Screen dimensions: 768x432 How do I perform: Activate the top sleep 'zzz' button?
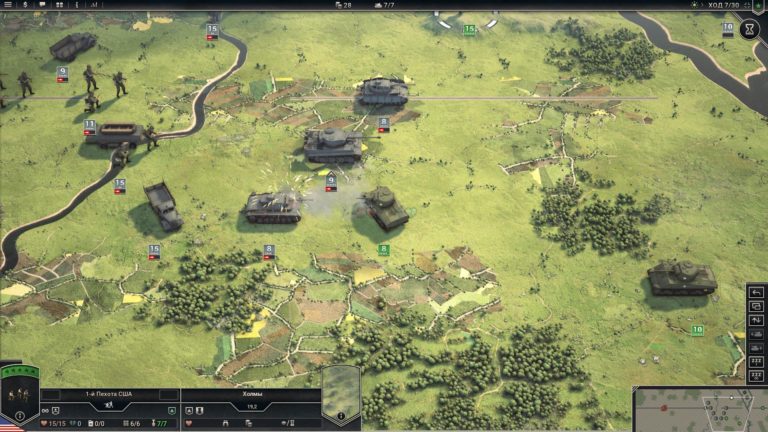point(756,360)
